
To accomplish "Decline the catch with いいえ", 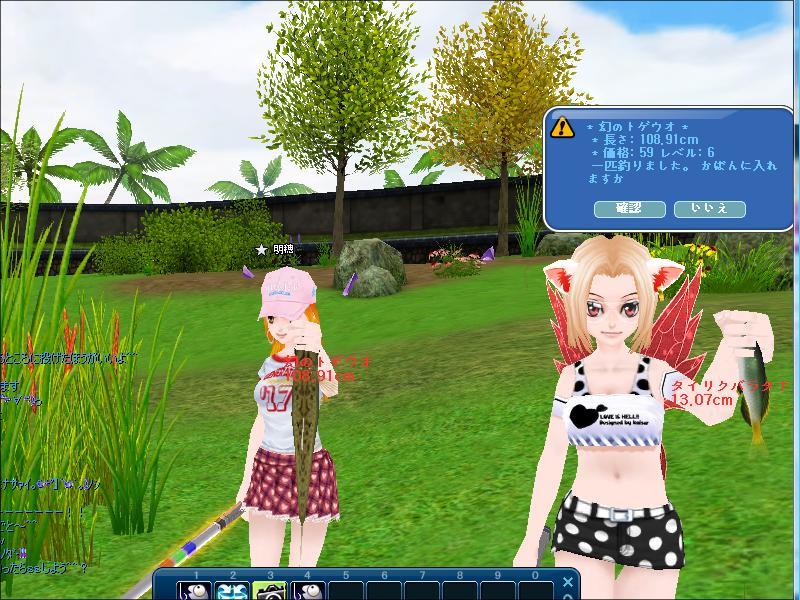I will point(710,209).
